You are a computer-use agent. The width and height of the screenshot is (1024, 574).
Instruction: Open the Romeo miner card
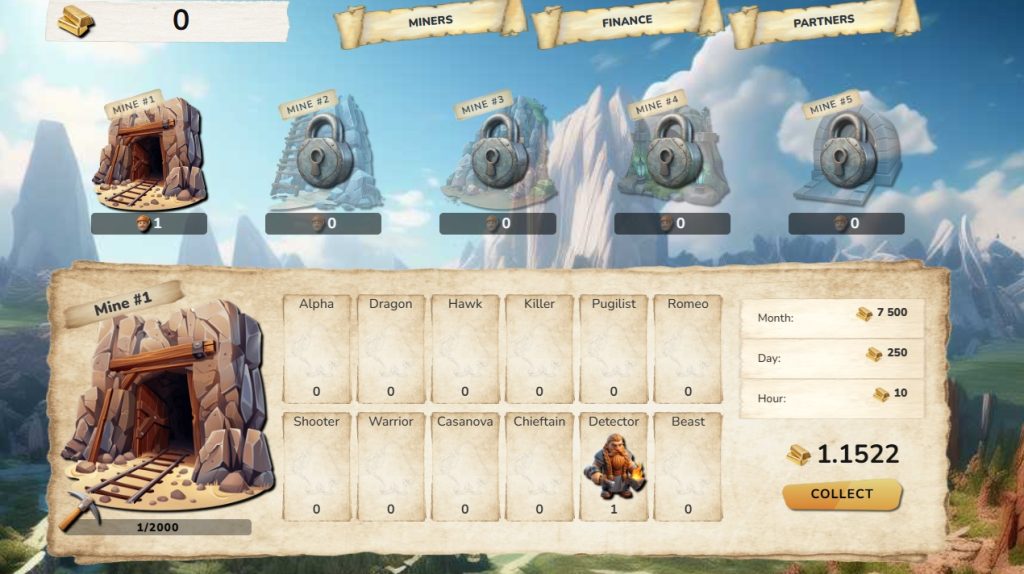pos(688,349)
